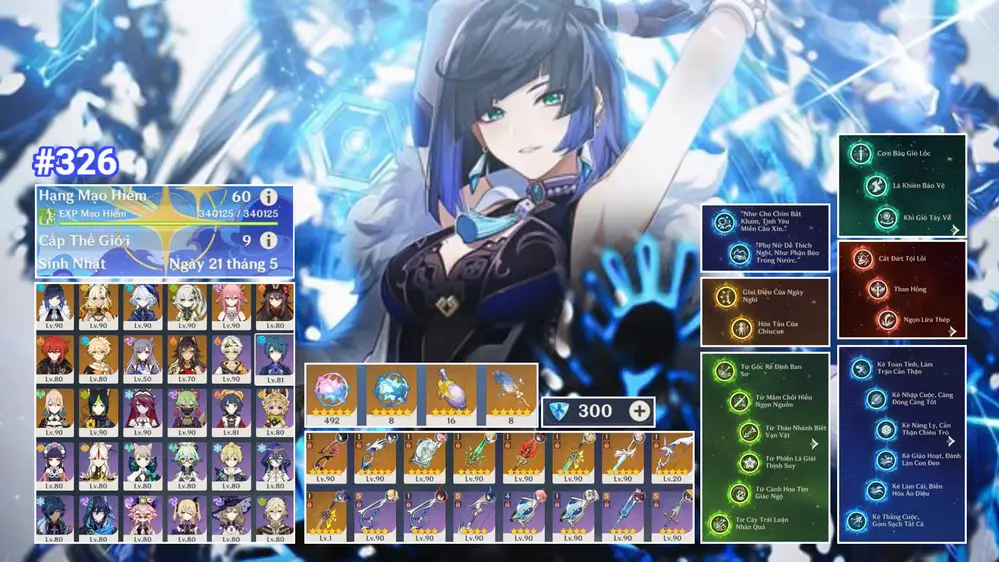Open the talent "Cơn Bão Gió Lốc"
Screen dimensions: 999x562
tap(858, 155)
